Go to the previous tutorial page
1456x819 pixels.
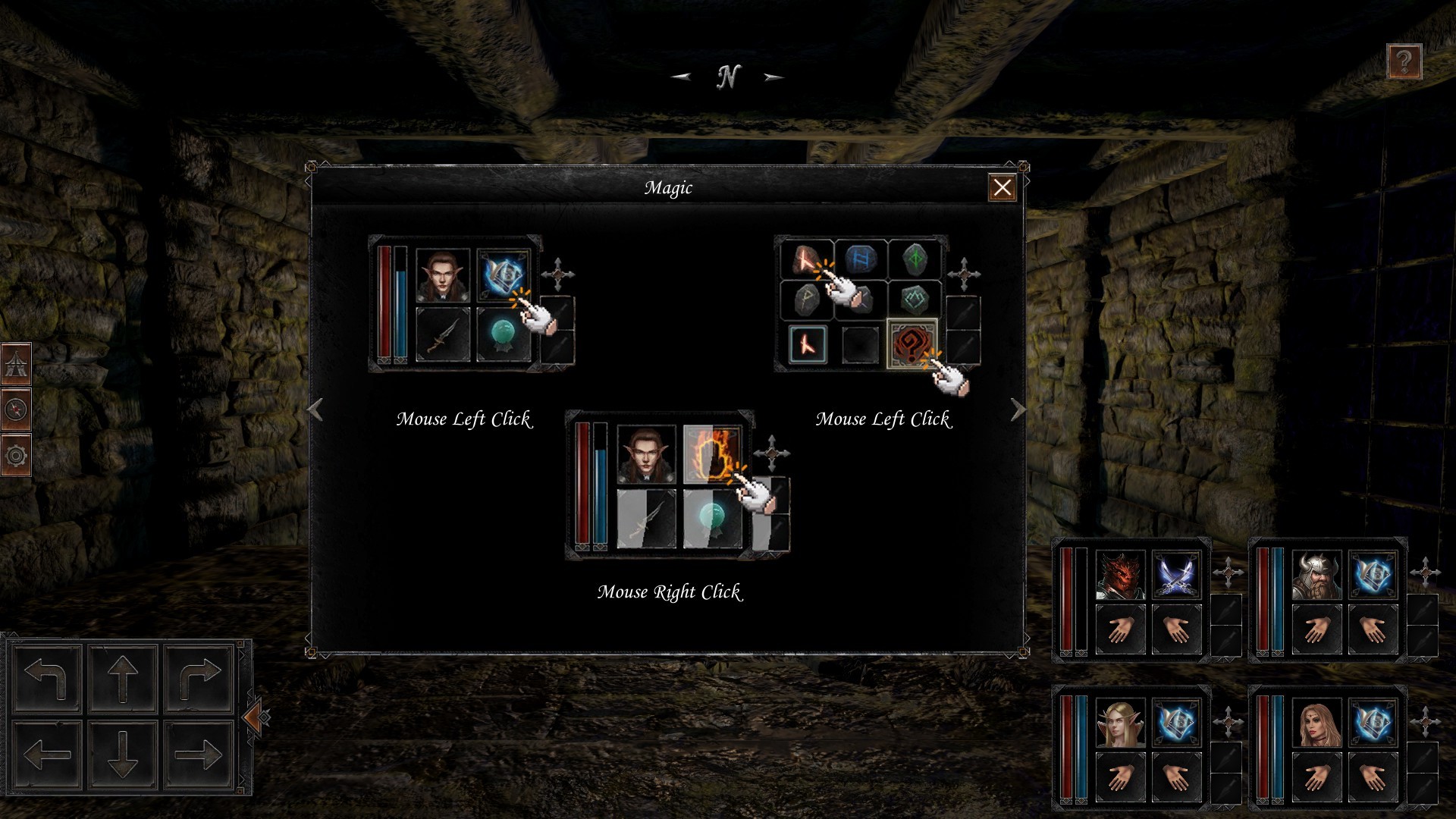(x=315, y=410)
